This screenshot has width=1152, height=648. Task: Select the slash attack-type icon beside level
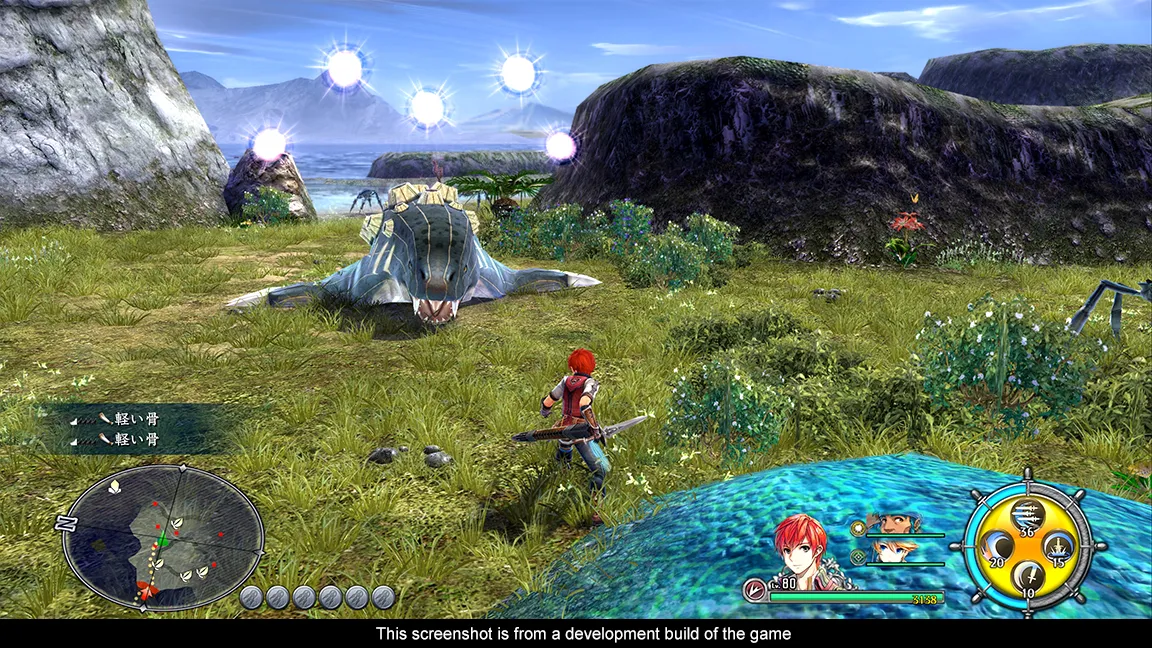tap(755, 590)
